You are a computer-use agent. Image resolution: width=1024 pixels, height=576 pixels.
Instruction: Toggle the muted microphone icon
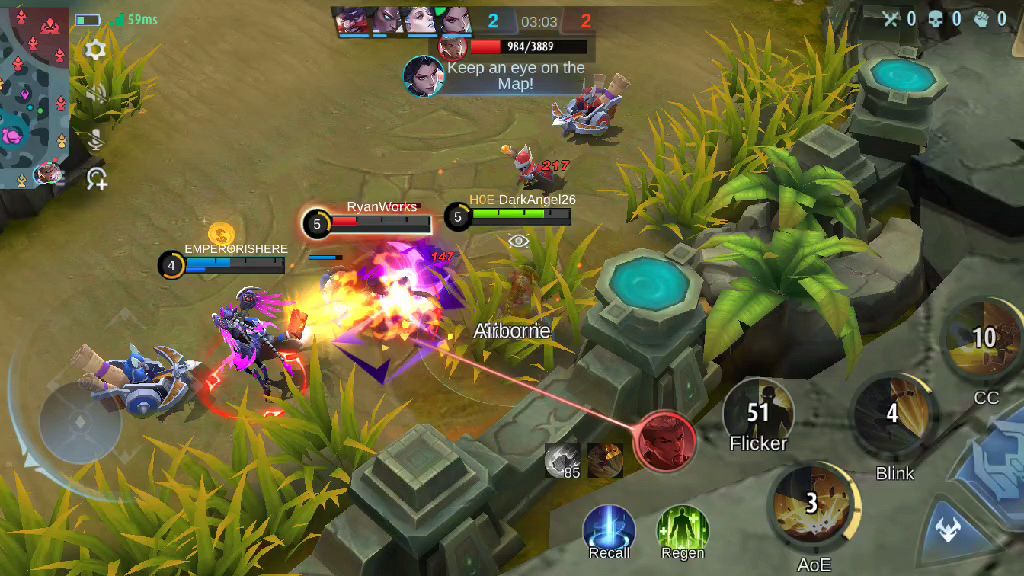click(x=96, y=138)
